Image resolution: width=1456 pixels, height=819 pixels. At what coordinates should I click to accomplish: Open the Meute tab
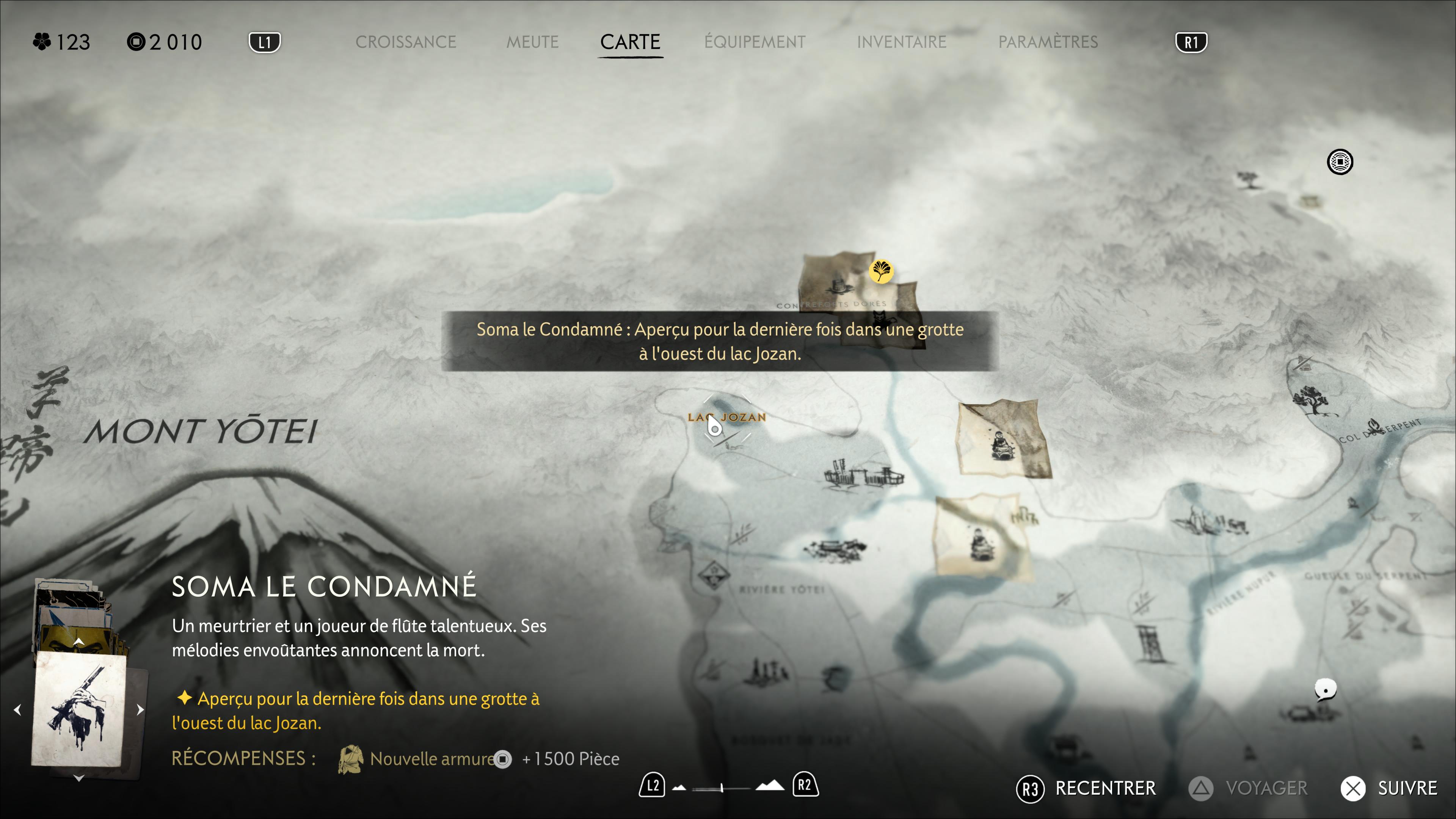[x=532, y=42]
